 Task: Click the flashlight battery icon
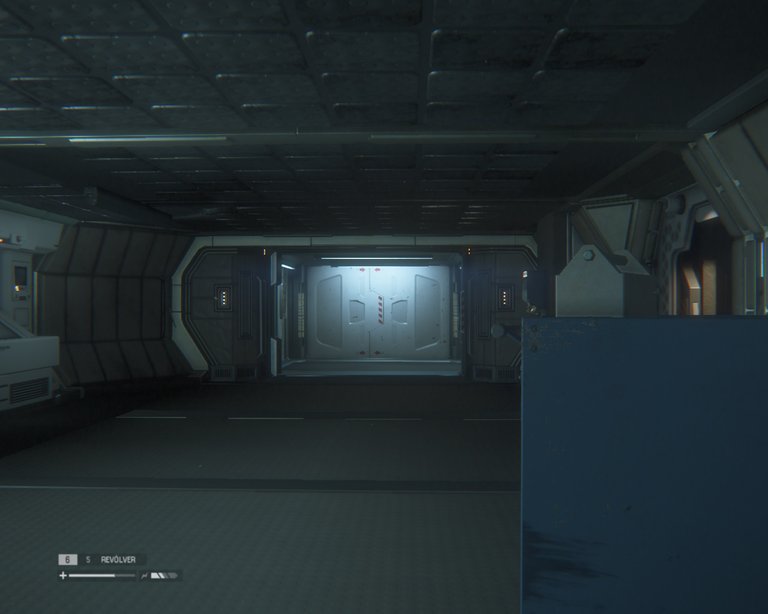164,576
